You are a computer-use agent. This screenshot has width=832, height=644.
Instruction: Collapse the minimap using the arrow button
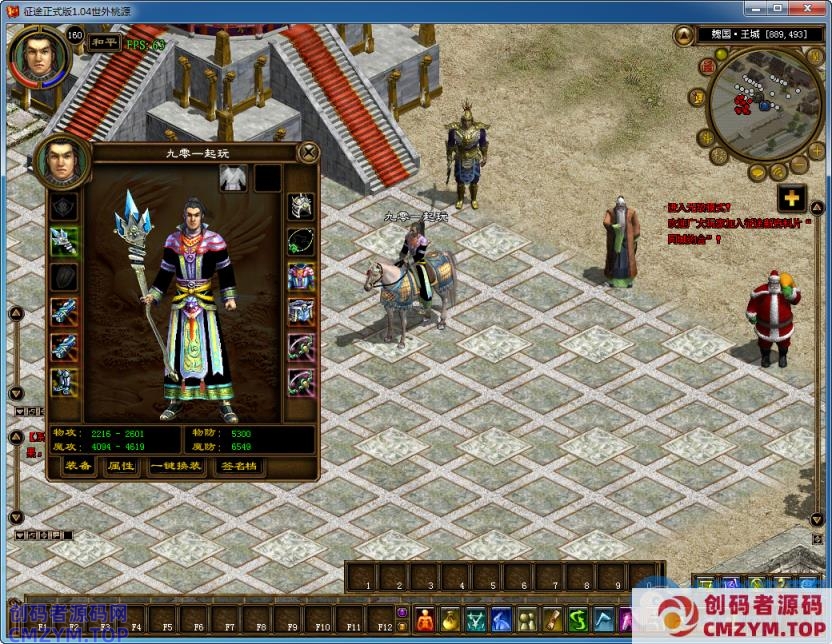684,37
